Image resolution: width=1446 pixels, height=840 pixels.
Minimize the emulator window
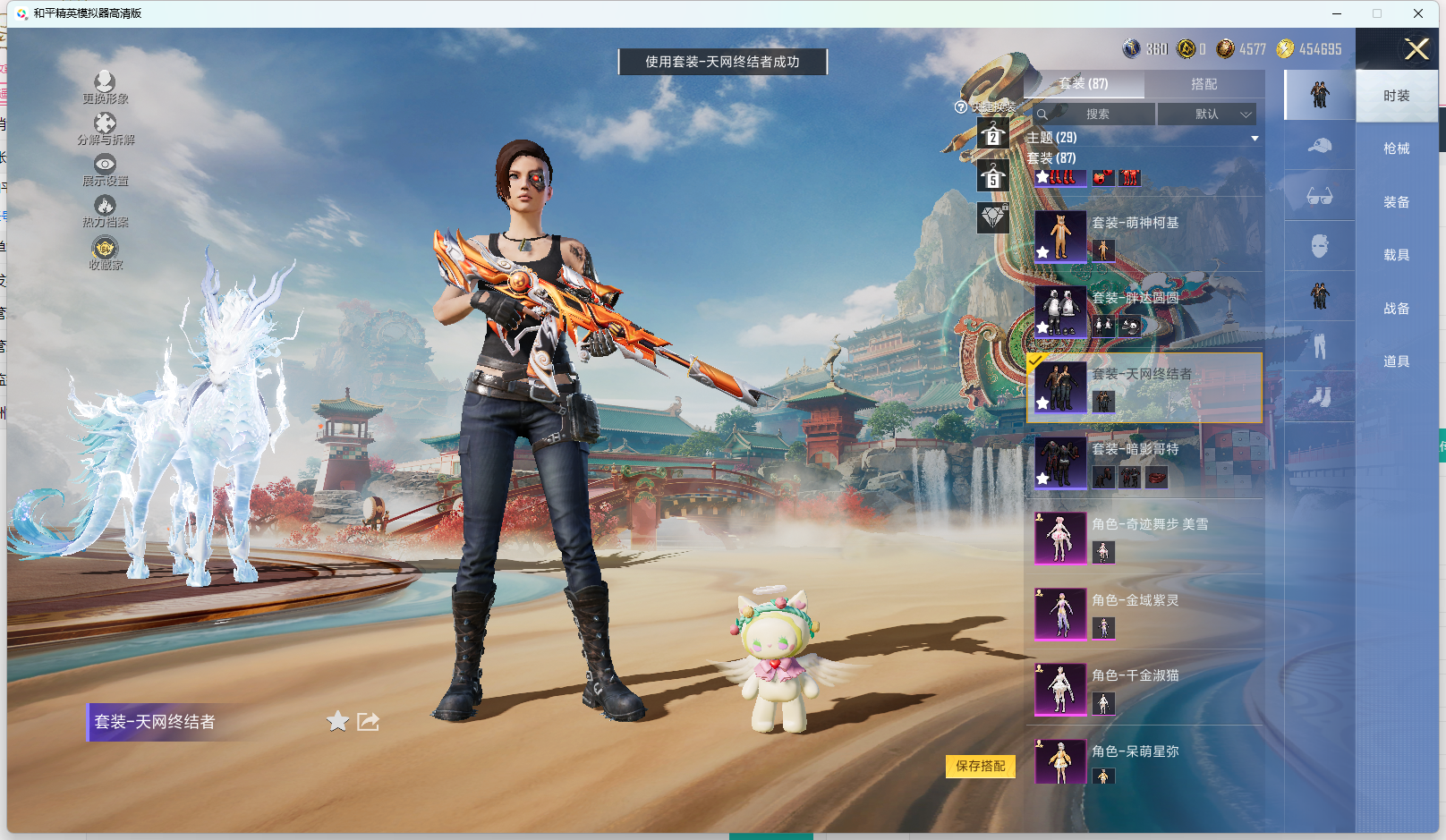pos(1337,13)
